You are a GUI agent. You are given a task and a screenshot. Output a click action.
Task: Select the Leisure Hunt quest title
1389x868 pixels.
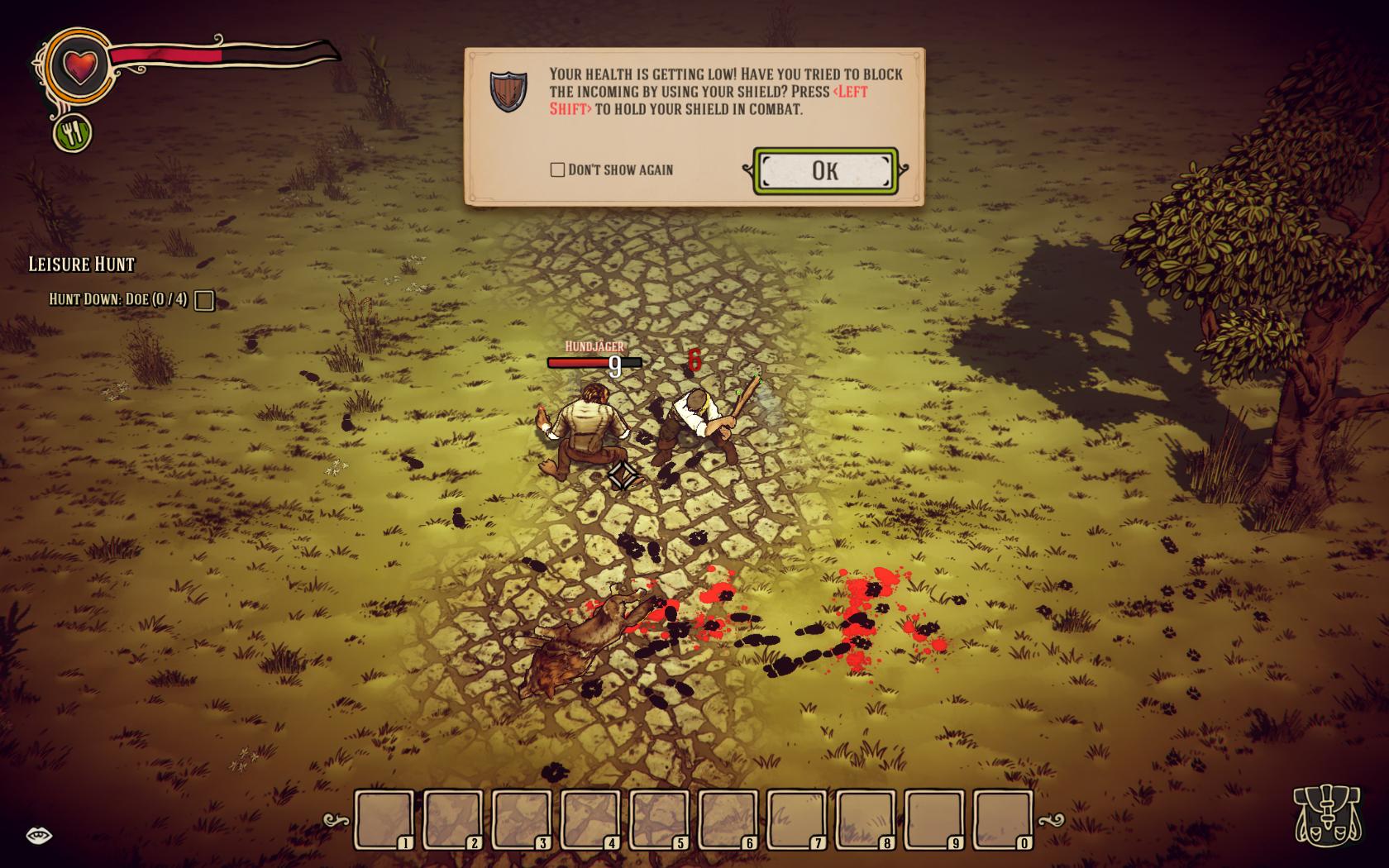[x=81, y=264]
